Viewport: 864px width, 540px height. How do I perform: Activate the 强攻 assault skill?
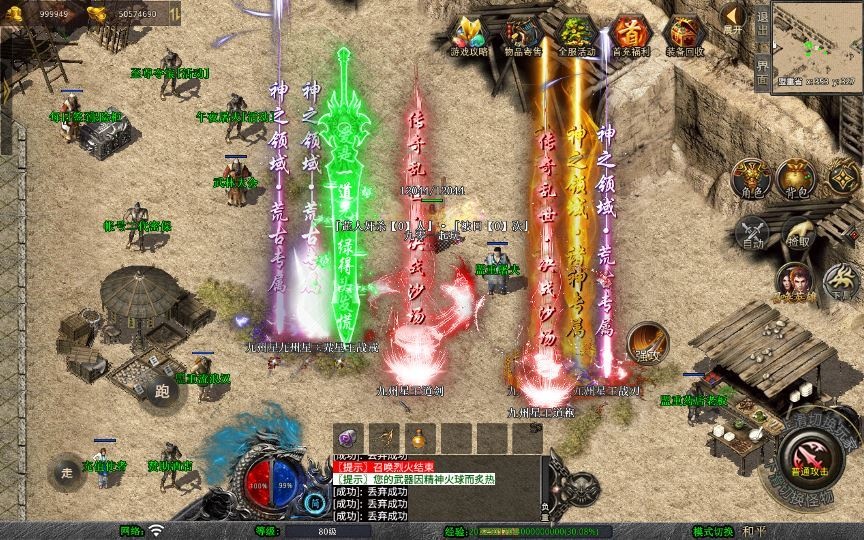[647, 342]
